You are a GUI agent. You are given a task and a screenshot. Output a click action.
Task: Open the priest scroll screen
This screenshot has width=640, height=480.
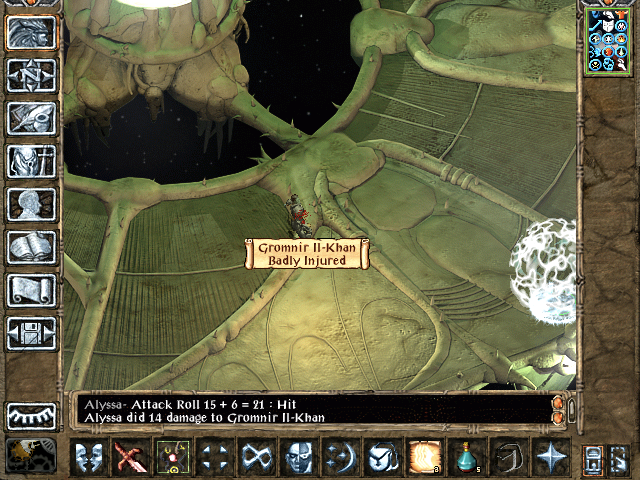pyautogui.click(x=31, y=290)
